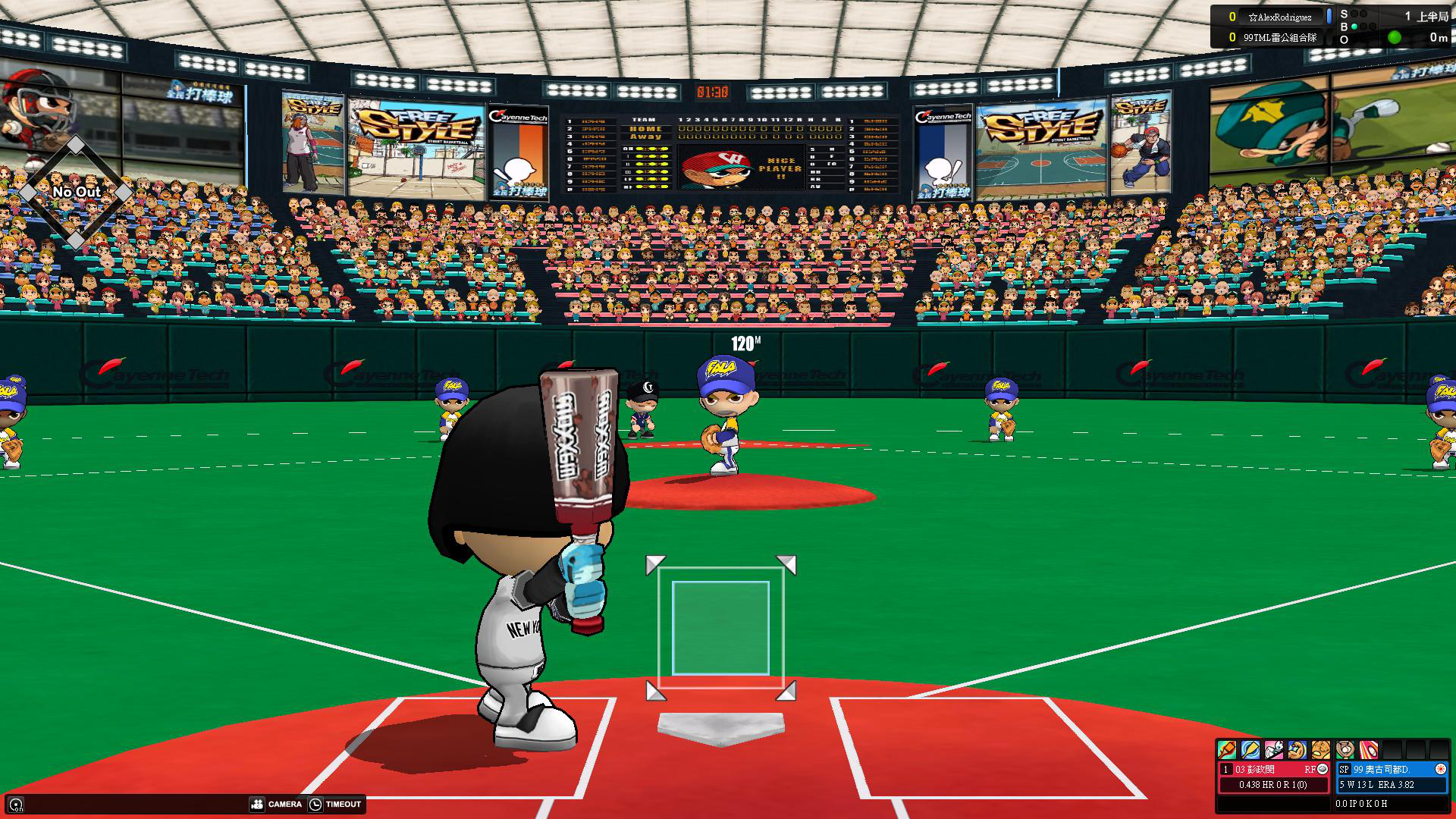Use the sliding runner skill icon
Image resolution: width=1456 pixels, height=819 pixels.
1274,750
